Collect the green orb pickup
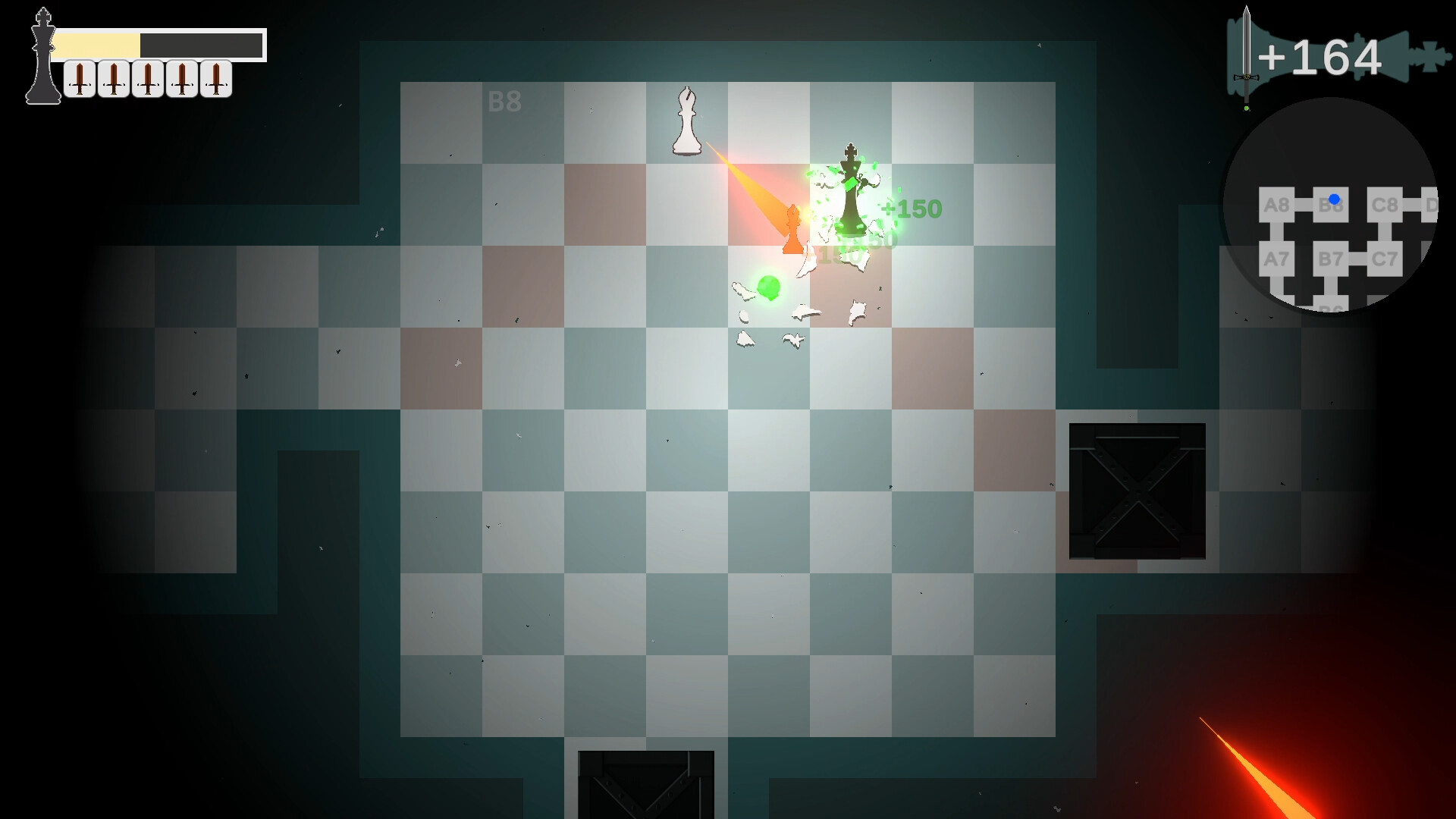Screen dimensions: 1456x819 [768, 288]
